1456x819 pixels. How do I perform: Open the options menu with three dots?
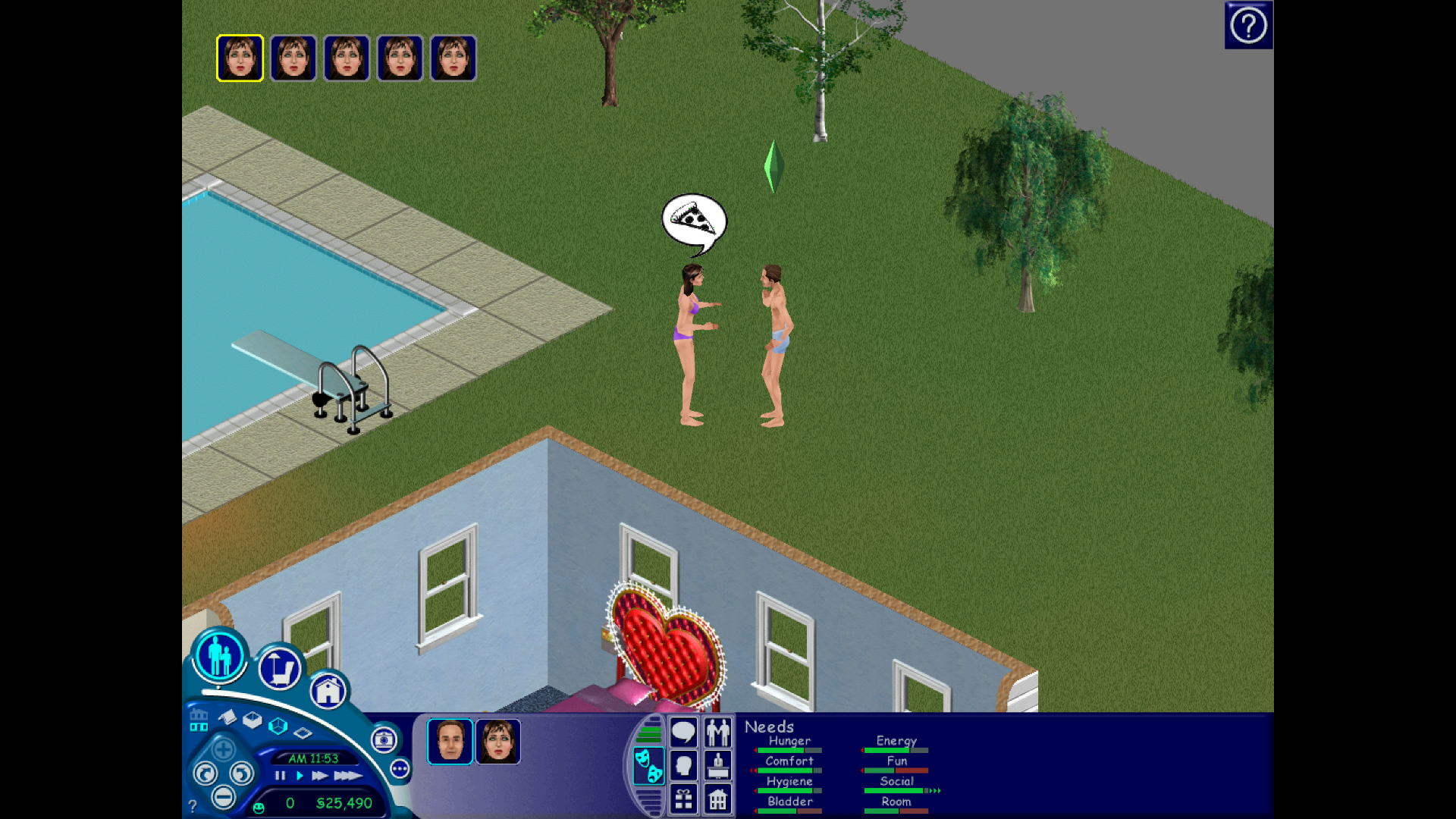tap(400, 769)
